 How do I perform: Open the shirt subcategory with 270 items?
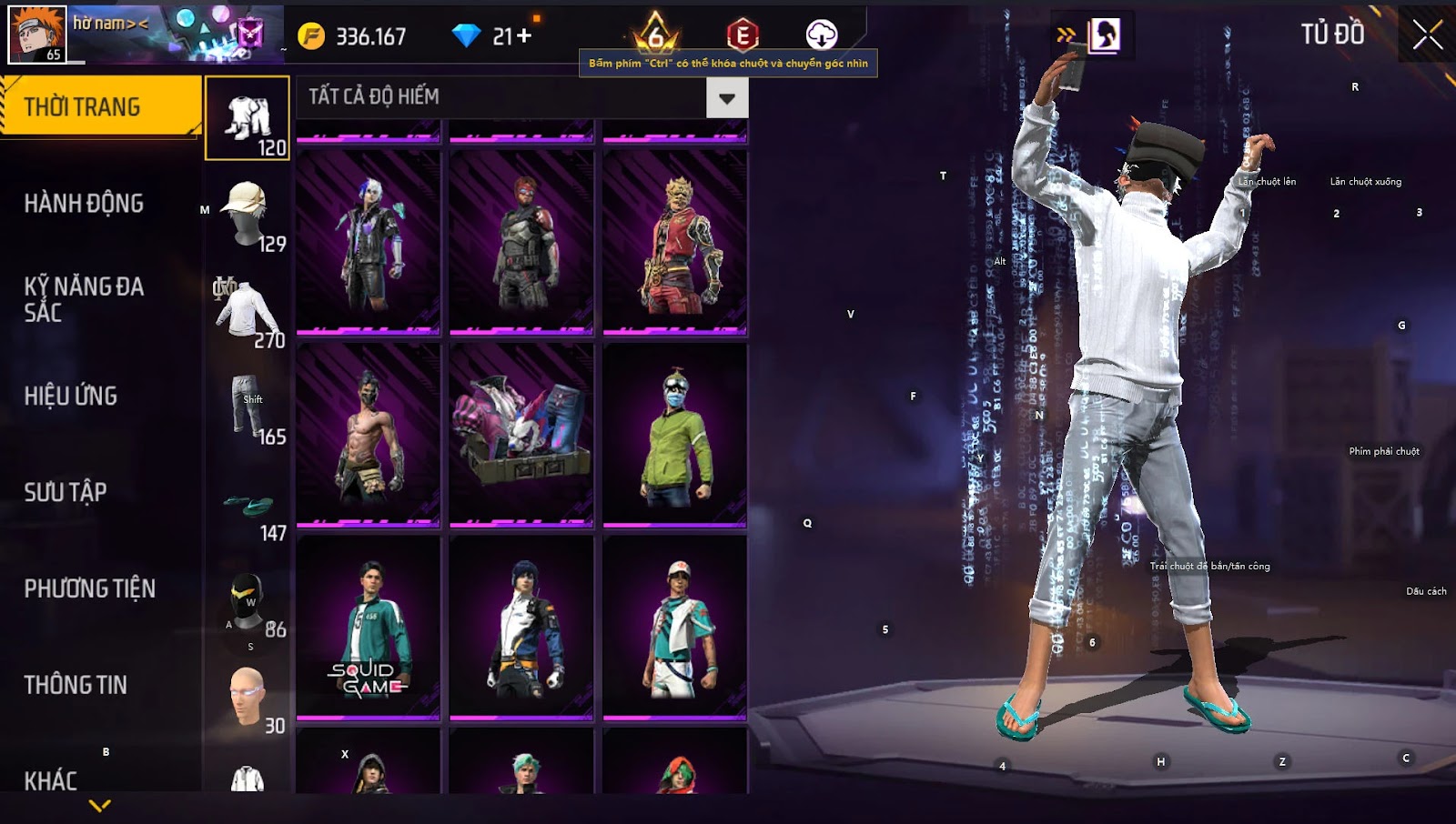pos(248,312)
